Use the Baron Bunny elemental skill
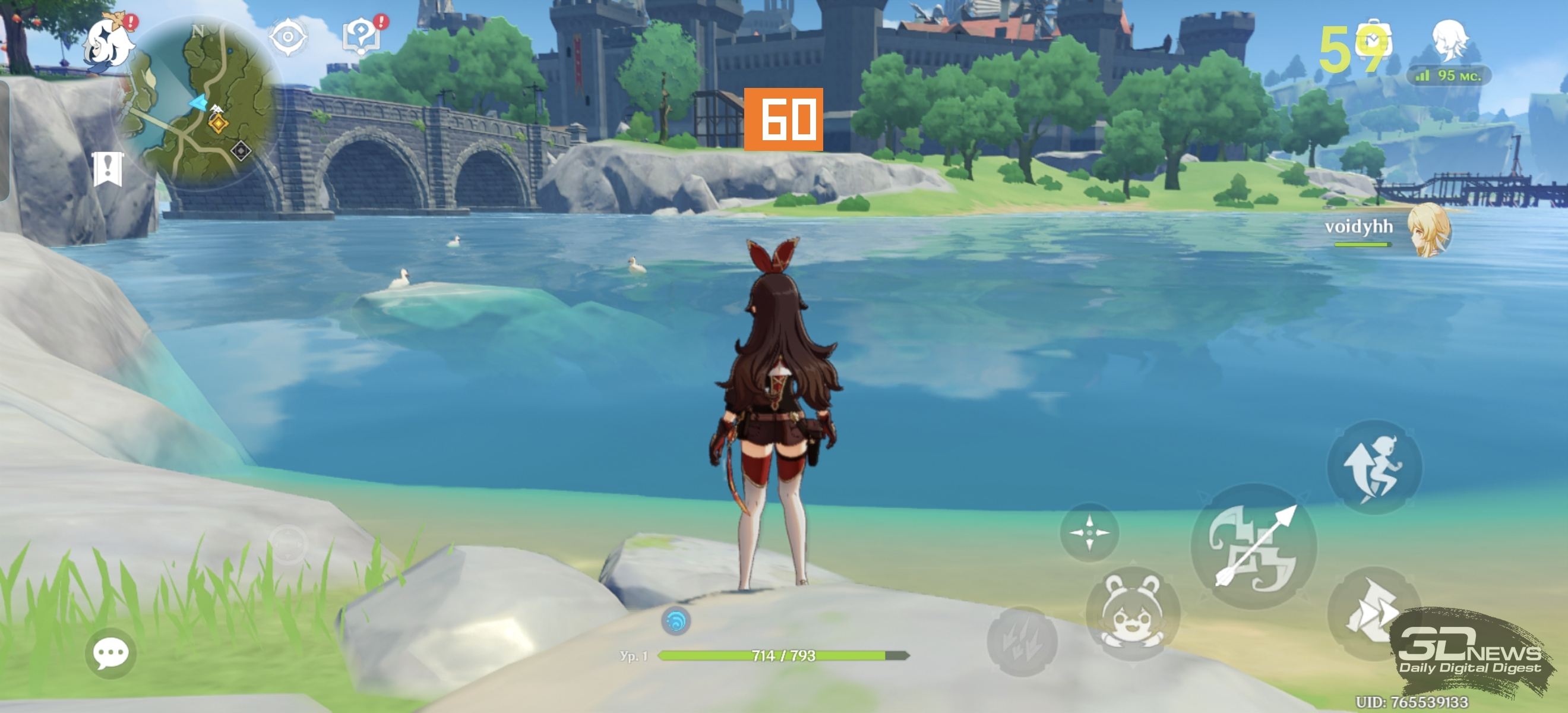 click(x=1132, y=614)
